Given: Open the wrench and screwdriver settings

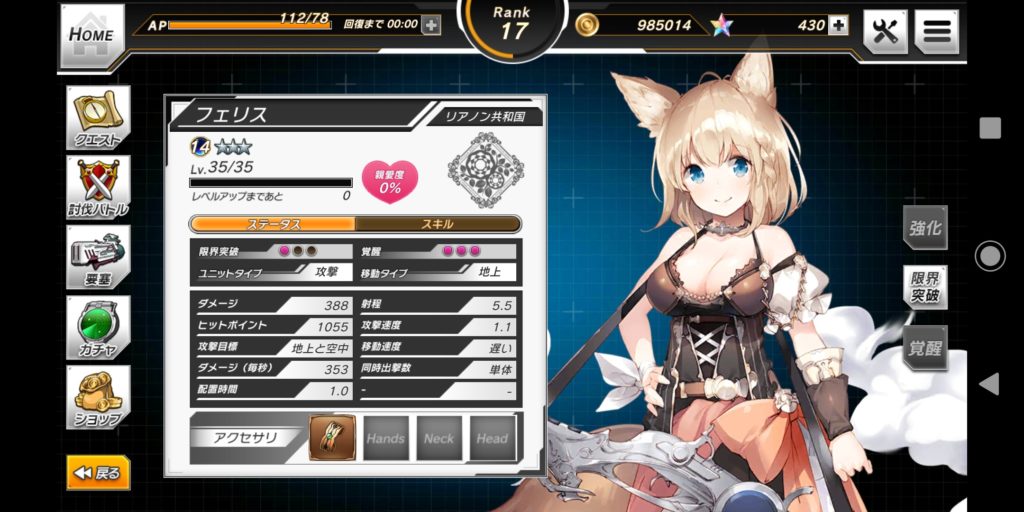Looking at the screenshot, I should (x=885, y=32).
